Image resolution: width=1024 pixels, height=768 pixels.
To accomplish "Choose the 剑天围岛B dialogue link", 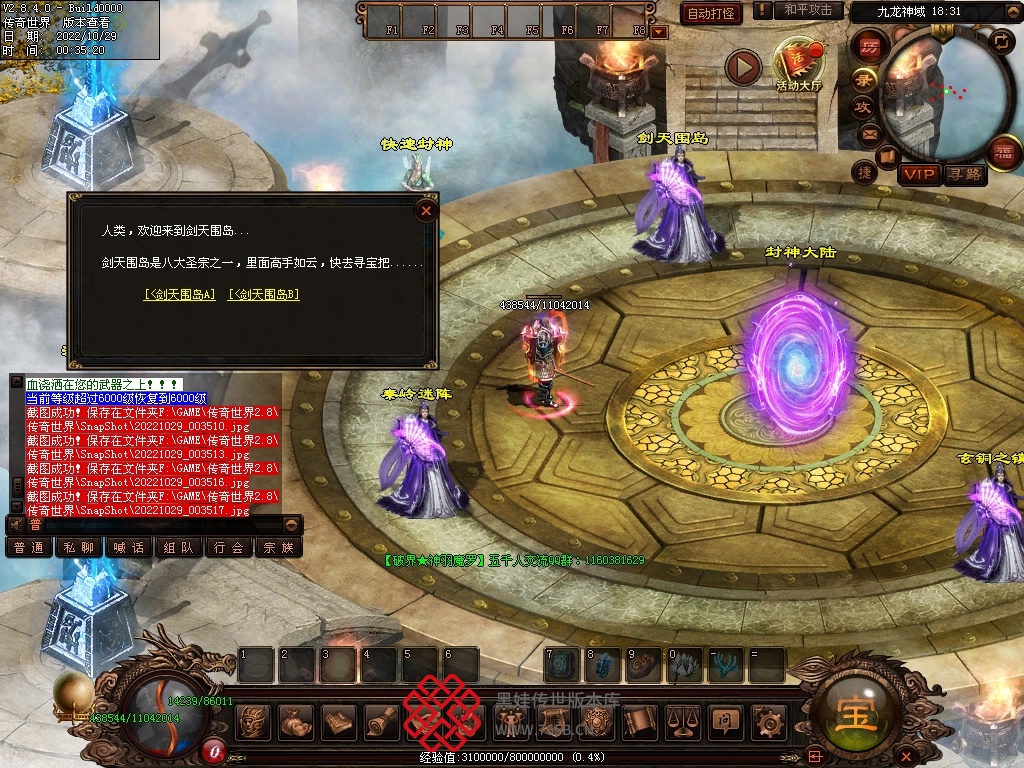I will click(264, 295).
